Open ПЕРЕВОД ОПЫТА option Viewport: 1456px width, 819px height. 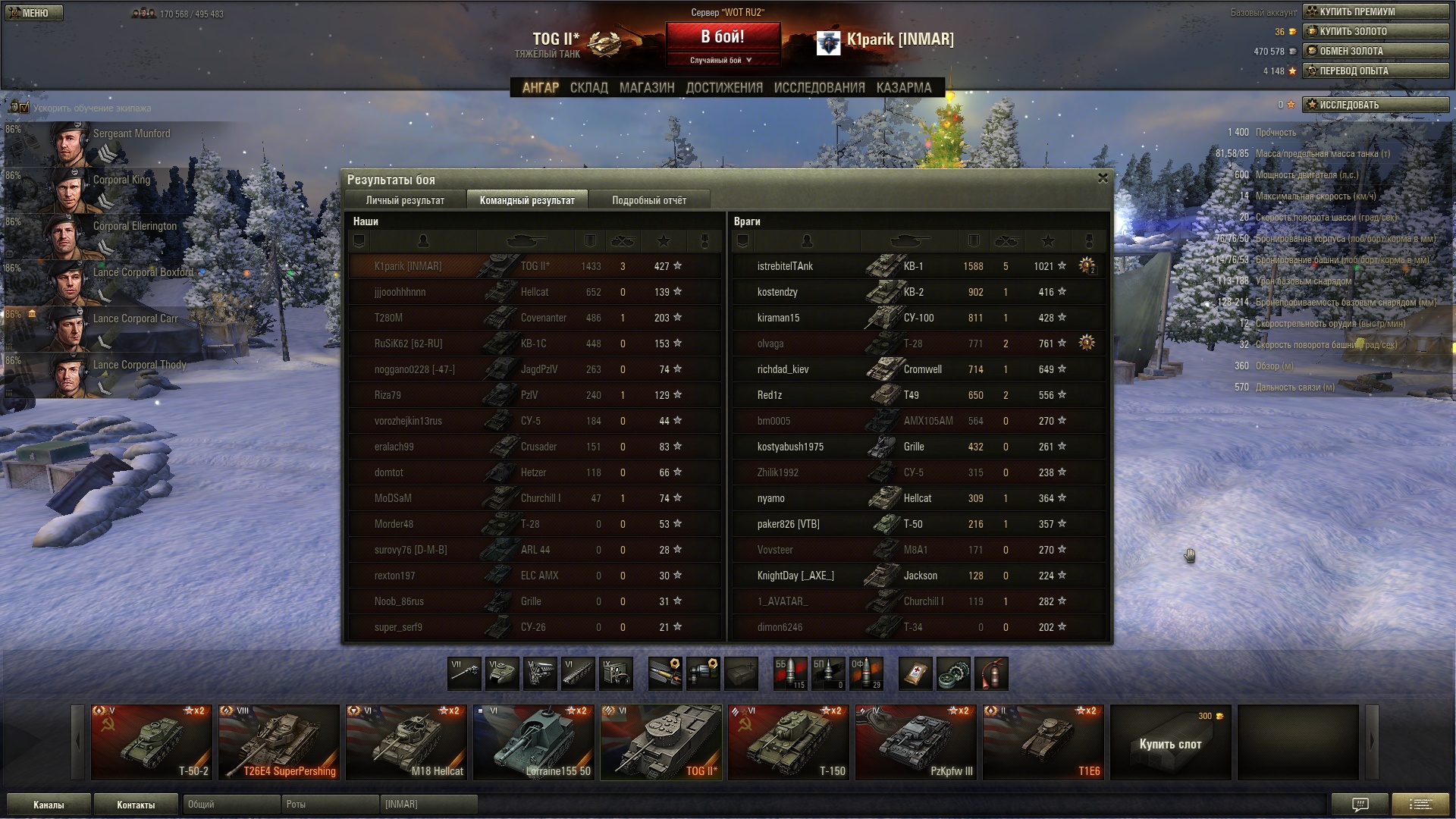pyautogui.click(x=1375, y=71)
